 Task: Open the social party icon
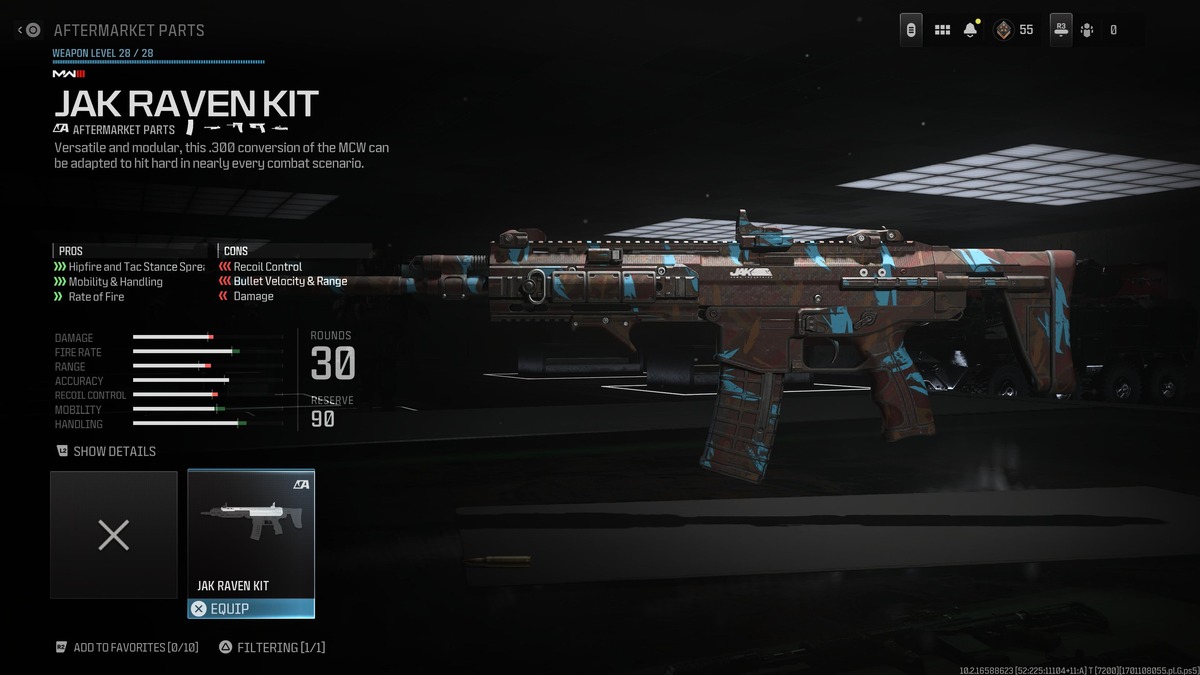click(1087, 30)
